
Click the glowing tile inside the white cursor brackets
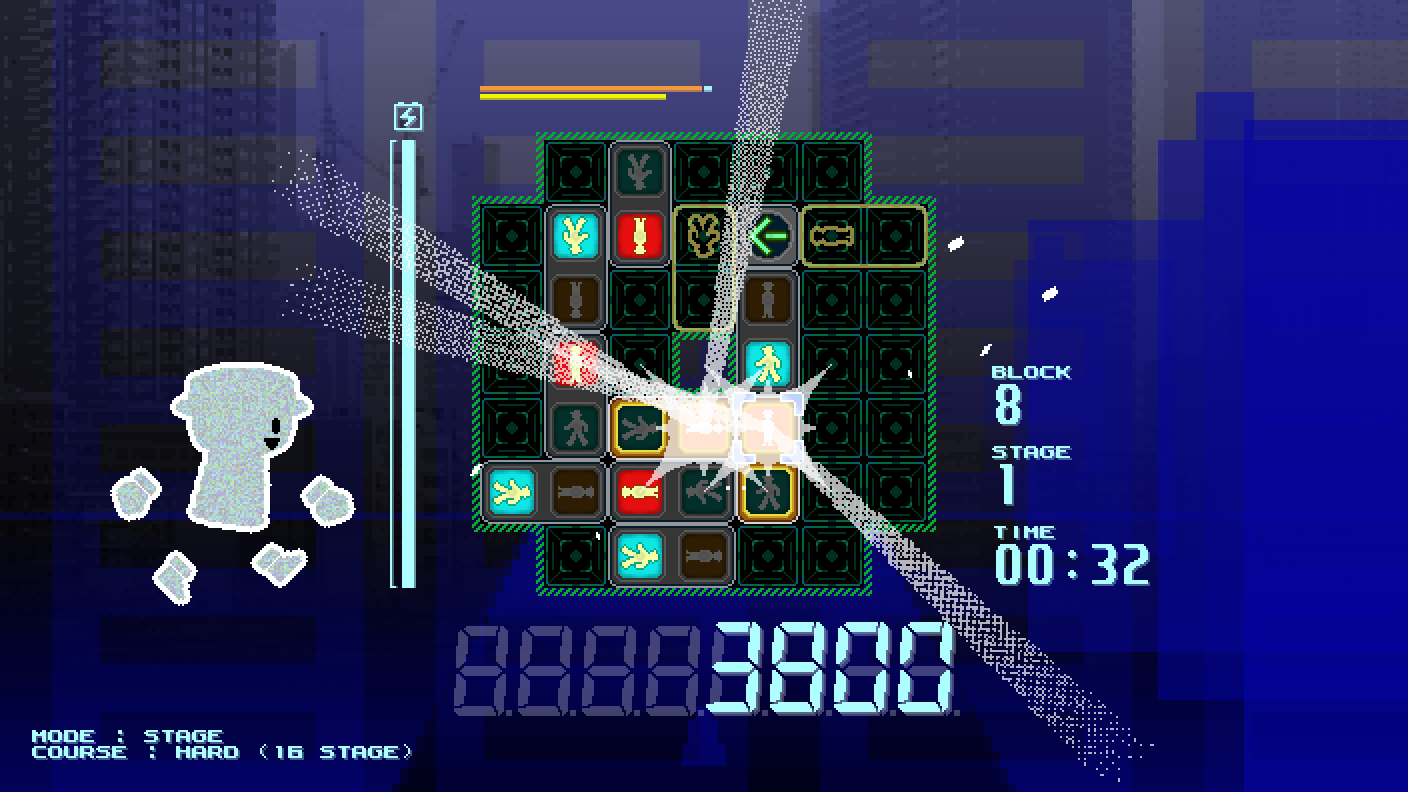click(767, 428)
